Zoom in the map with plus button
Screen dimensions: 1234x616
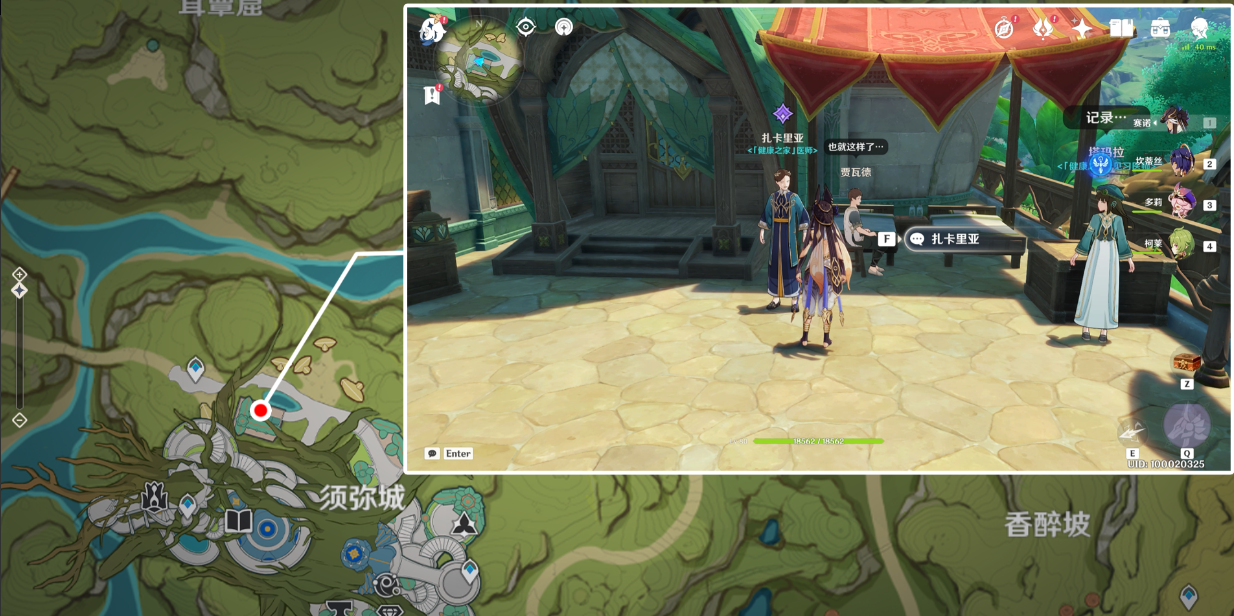19,274
